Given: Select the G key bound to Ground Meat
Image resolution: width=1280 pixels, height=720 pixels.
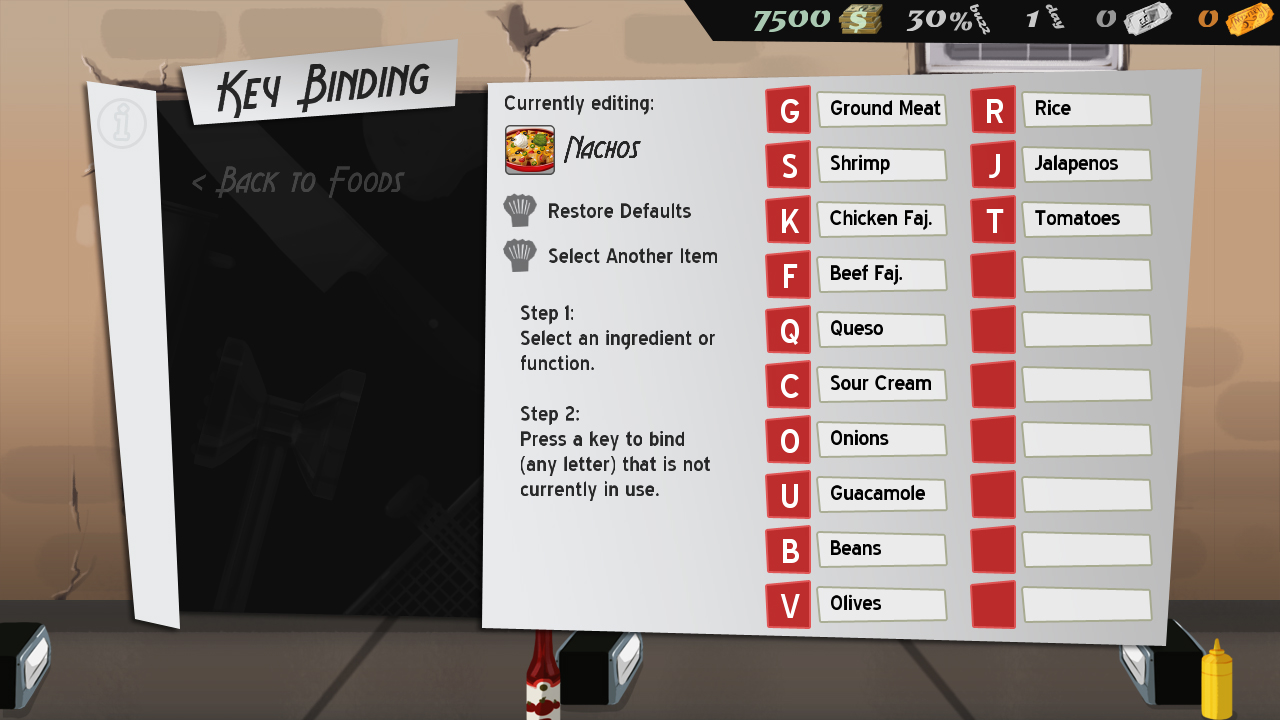Looking at the screenshot, I should click(x=788, y=110).
